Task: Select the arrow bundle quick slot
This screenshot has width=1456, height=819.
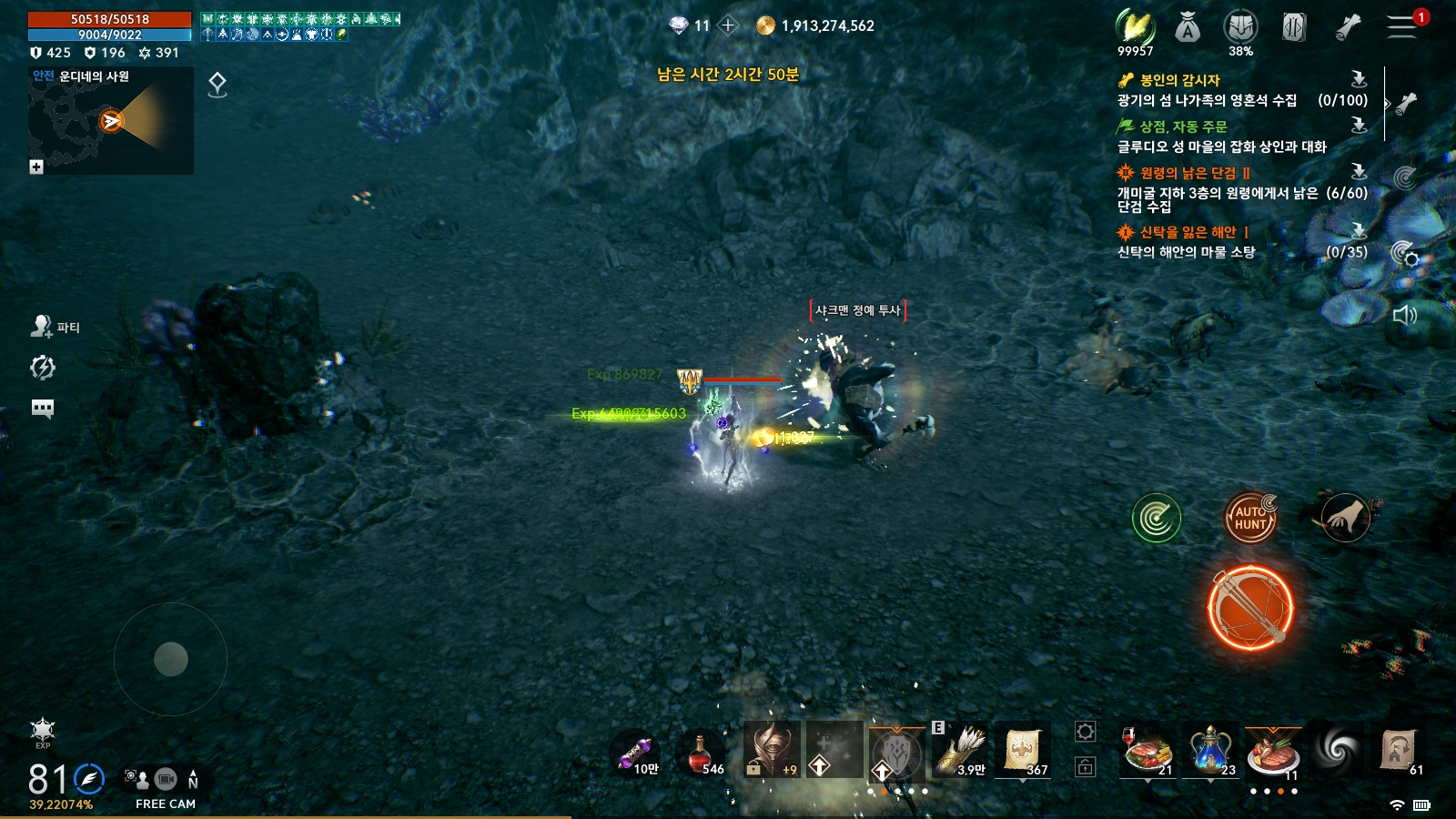Action: pyautogui.click(x=960, y=752)
